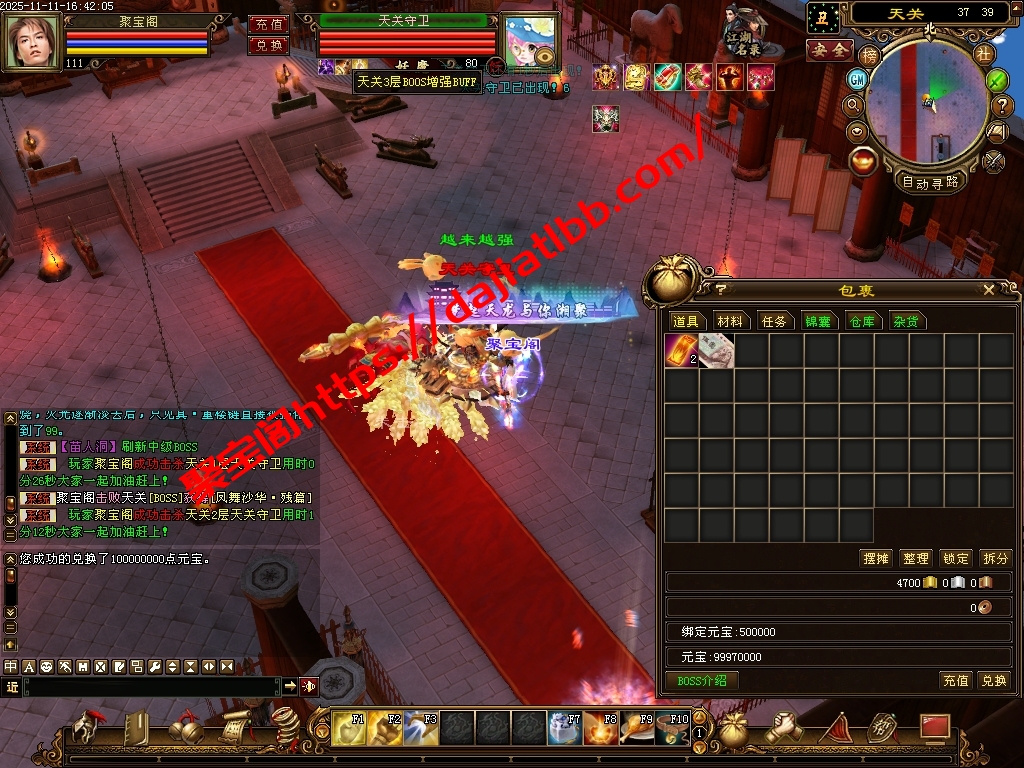Screen dimensions: 1024x768
Task: Sort the bag with 整理
Action: 915,558
